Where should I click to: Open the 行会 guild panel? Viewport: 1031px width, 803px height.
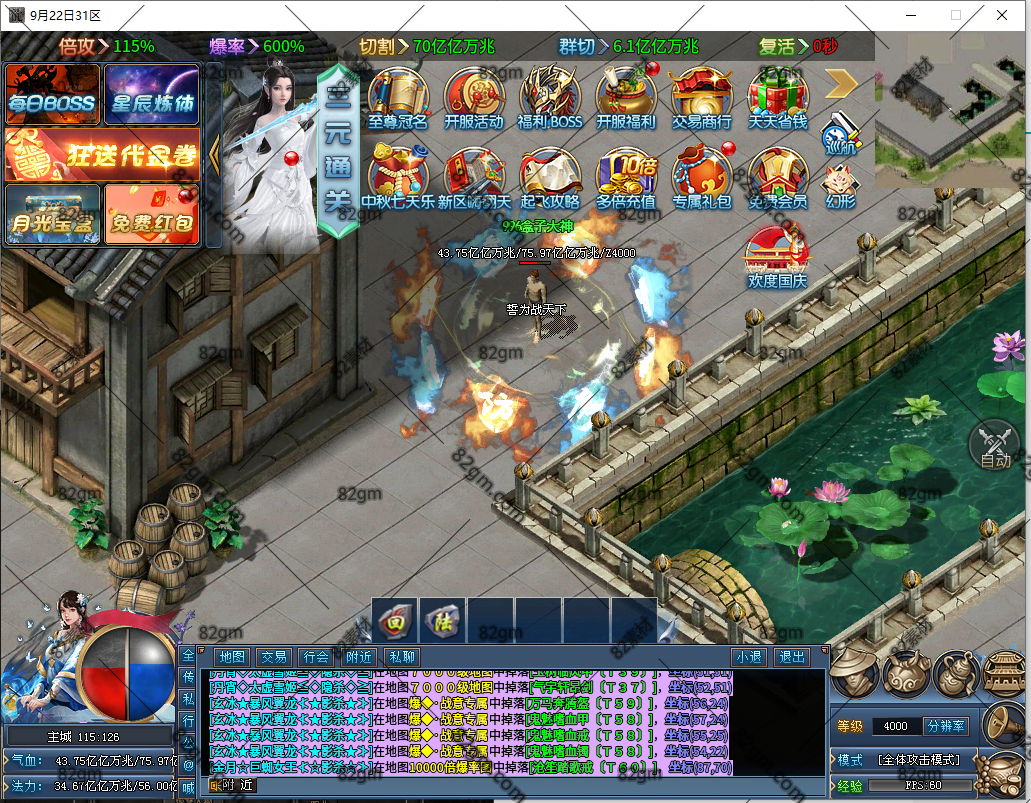(316, 657)
